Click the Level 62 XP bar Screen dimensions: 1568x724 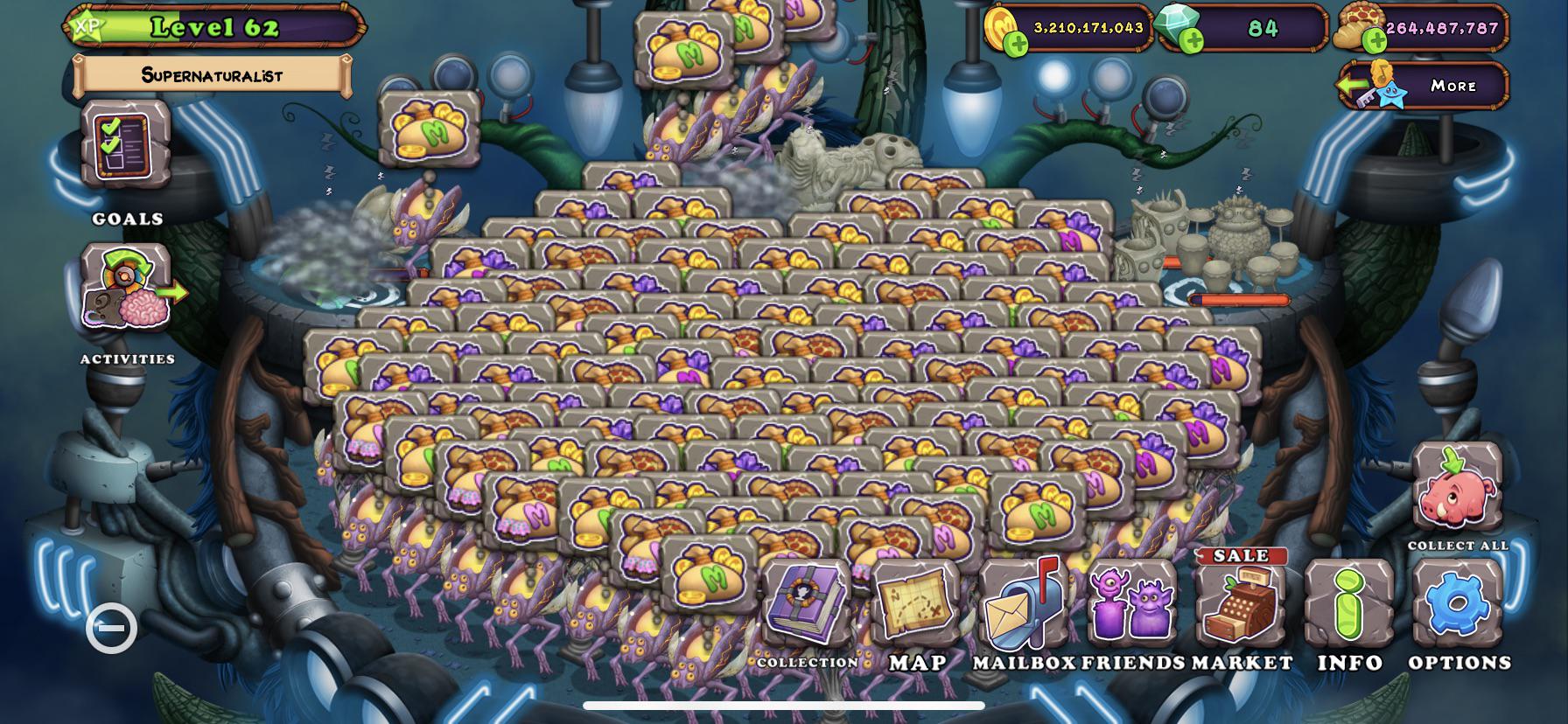(x=214, y=27)
